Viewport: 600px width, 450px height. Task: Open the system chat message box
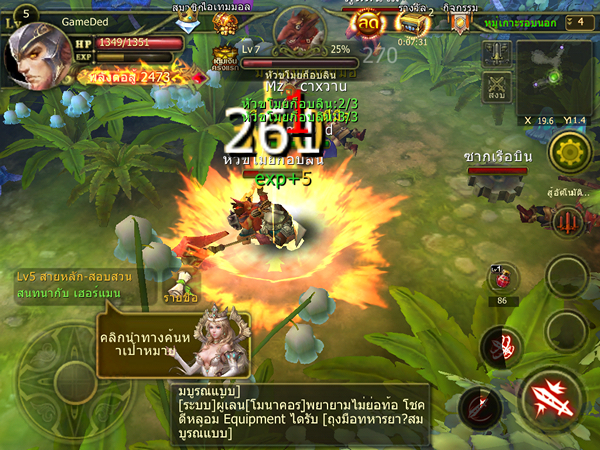pos(298,412)
